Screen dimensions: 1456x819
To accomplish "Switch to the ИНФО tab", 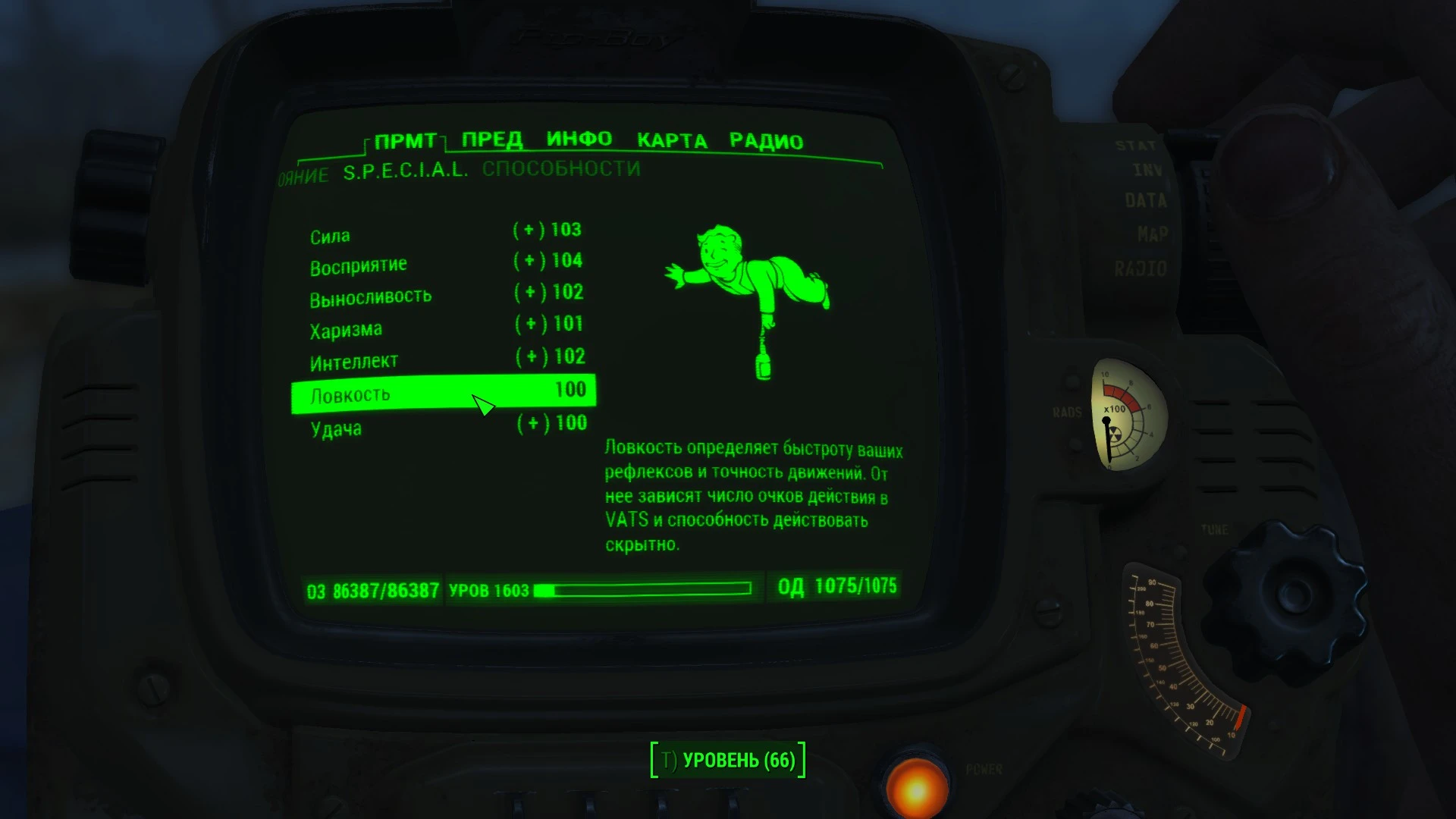I will pos(580,139).
